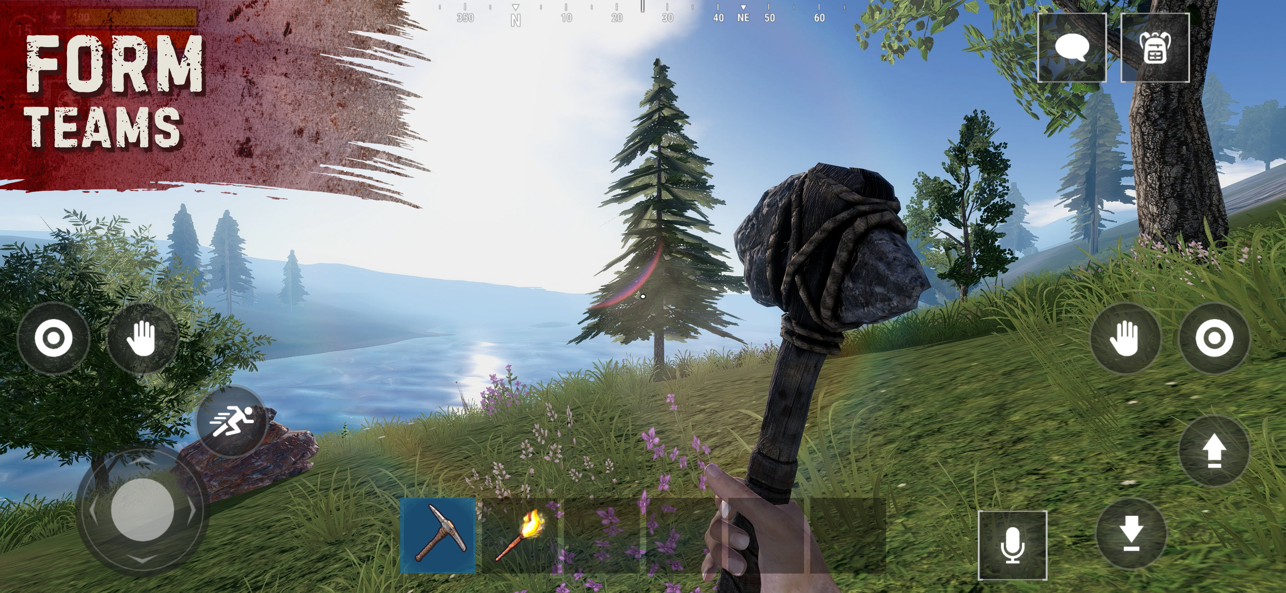Viewport: 1286px width, 593px height.
Task: Open the chat speech bubble
Action: [x=1072, y=48]
